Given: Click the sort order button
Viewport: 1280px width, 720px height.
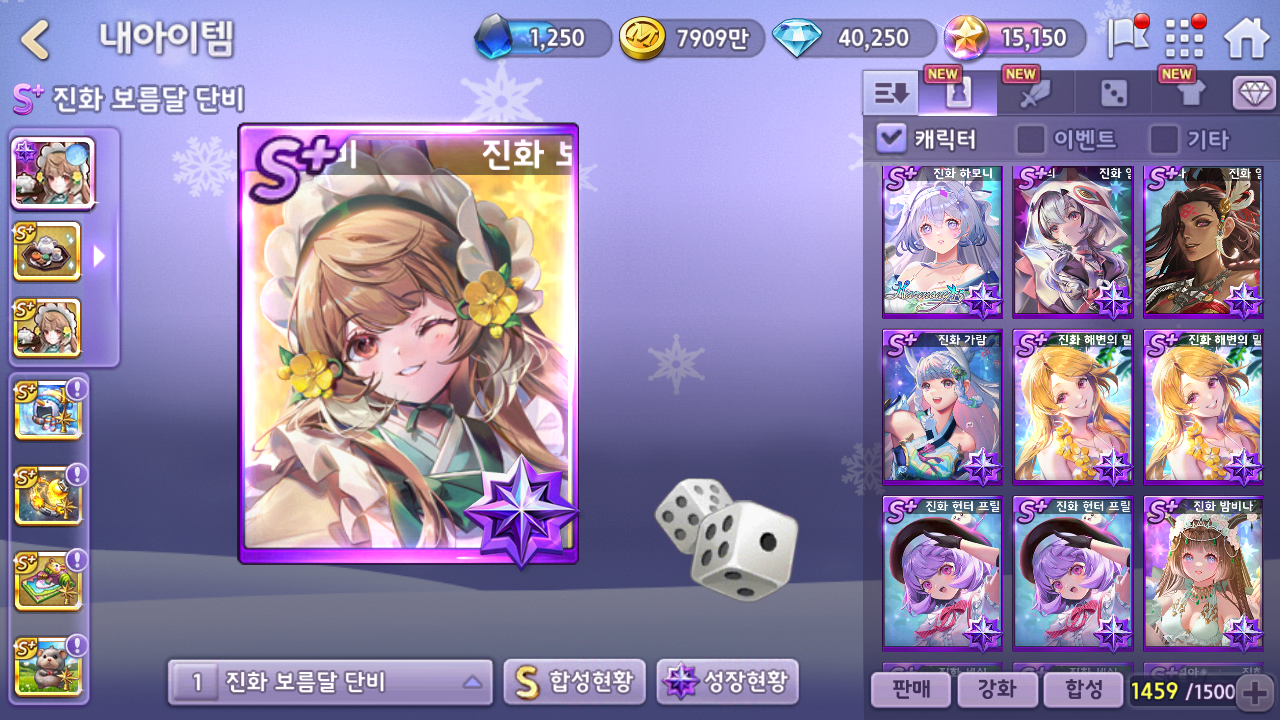Looking at the screenshot, I should click(890, 94).
